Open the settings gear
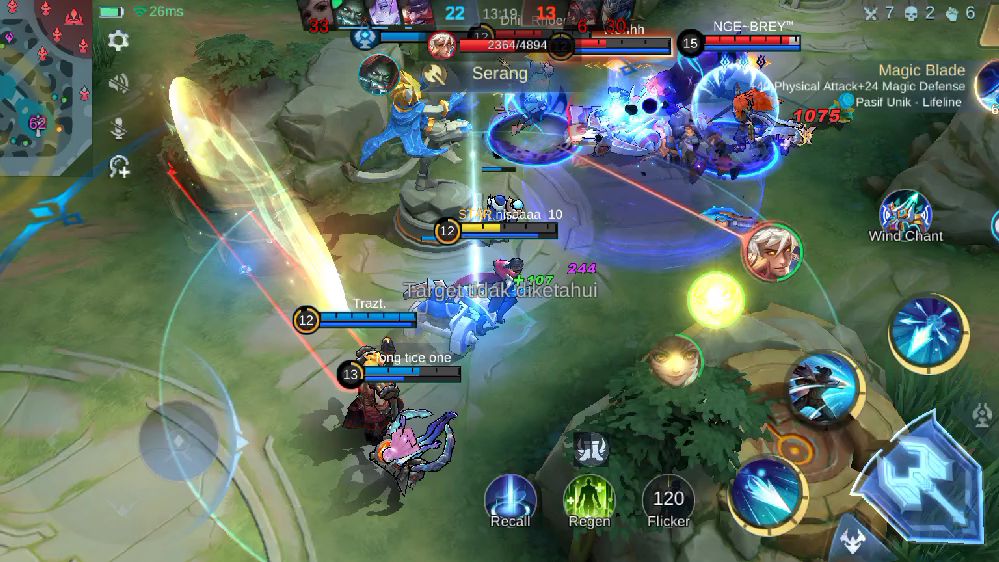Screen dimensions: 999x562 118,41
